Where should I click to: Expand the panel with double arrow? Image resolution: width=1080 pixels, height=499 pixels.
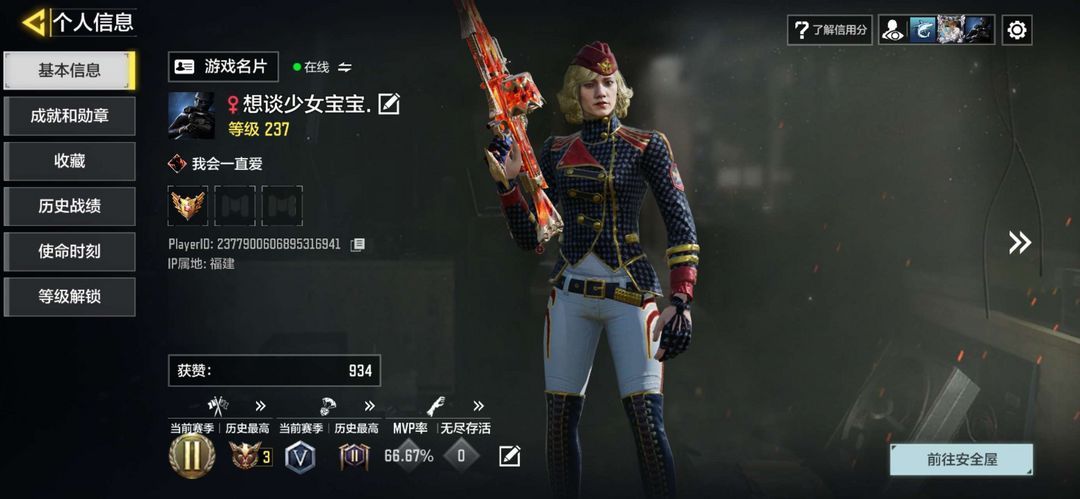click(1019, 242)
